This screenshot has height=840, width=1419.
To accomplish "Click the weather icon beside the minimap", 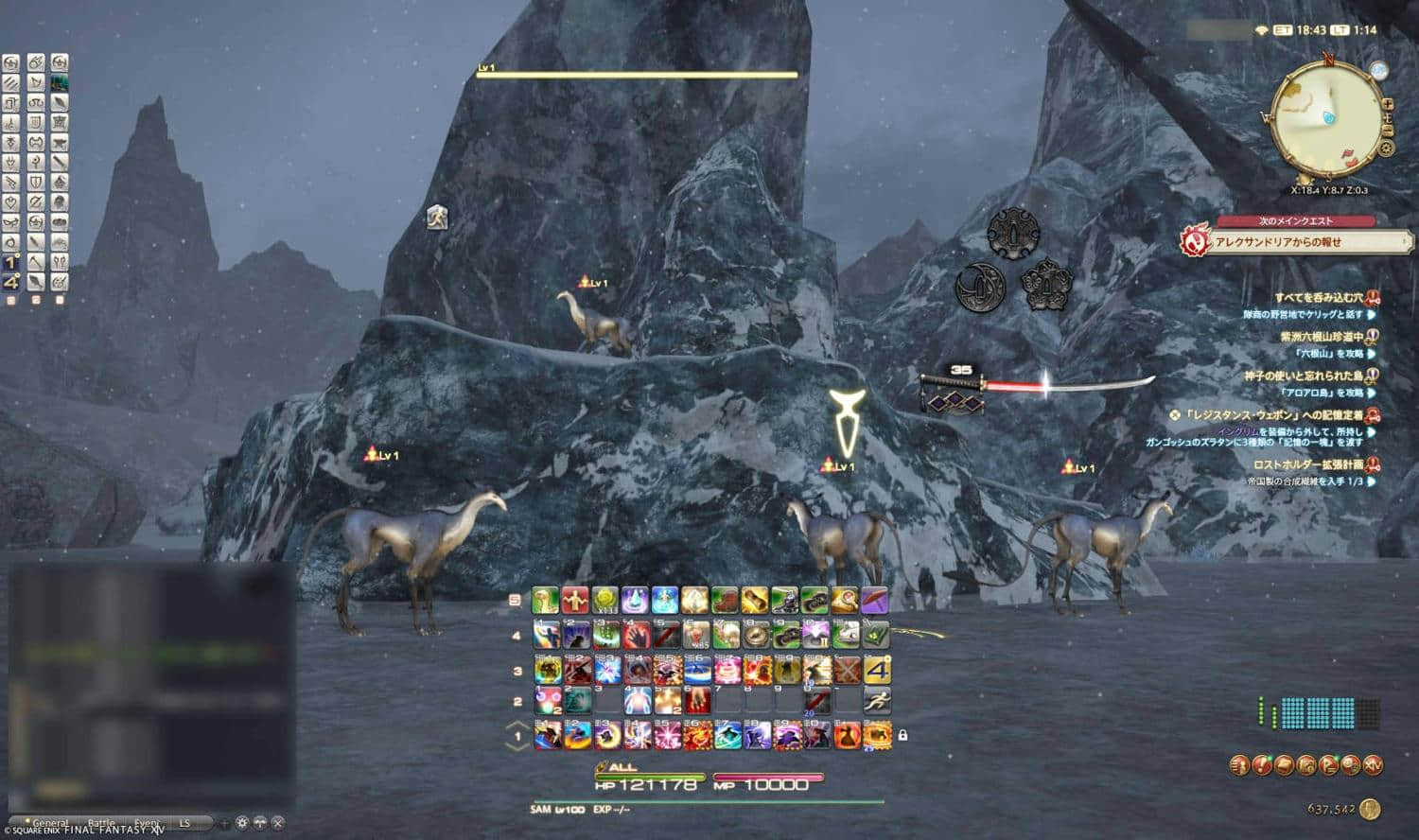I will [1378, 71].
